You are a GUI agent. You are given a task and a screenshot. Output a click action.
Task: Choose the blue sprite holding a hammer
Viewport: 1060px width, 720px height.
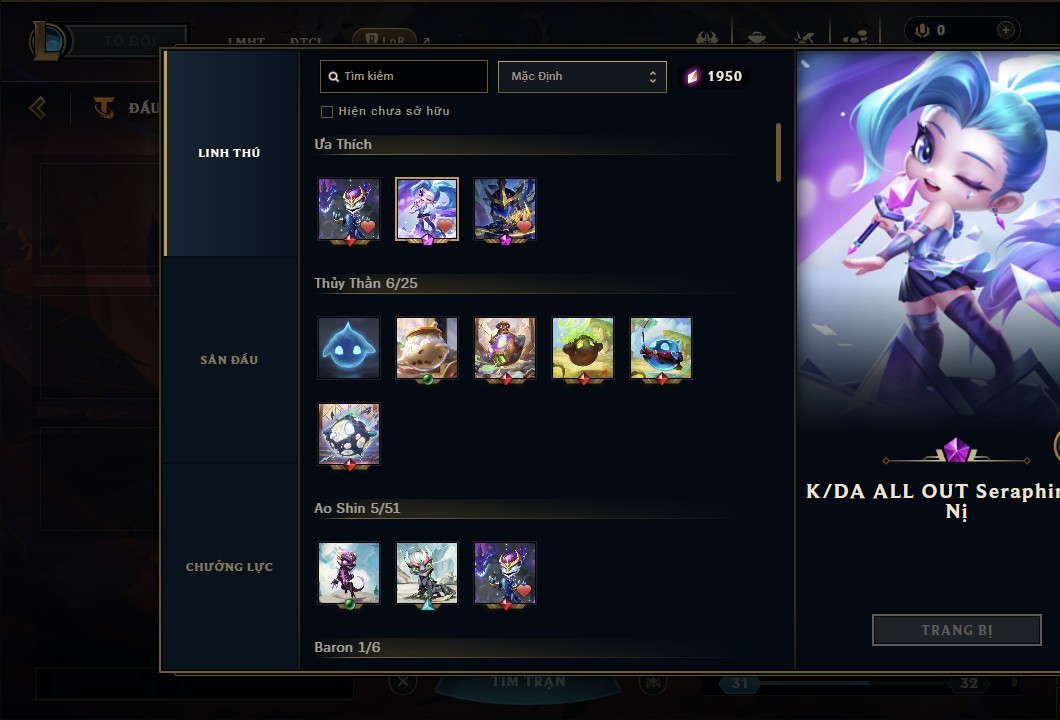(x=661, y=348)
